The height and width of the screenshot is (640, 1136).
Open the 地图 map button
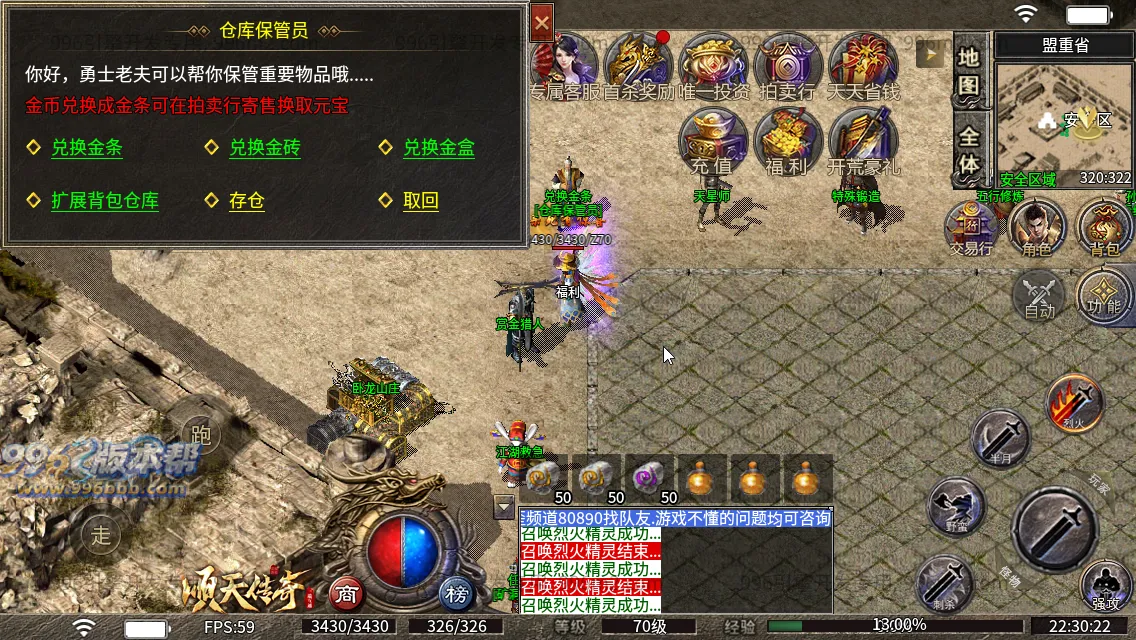point(968,71)
